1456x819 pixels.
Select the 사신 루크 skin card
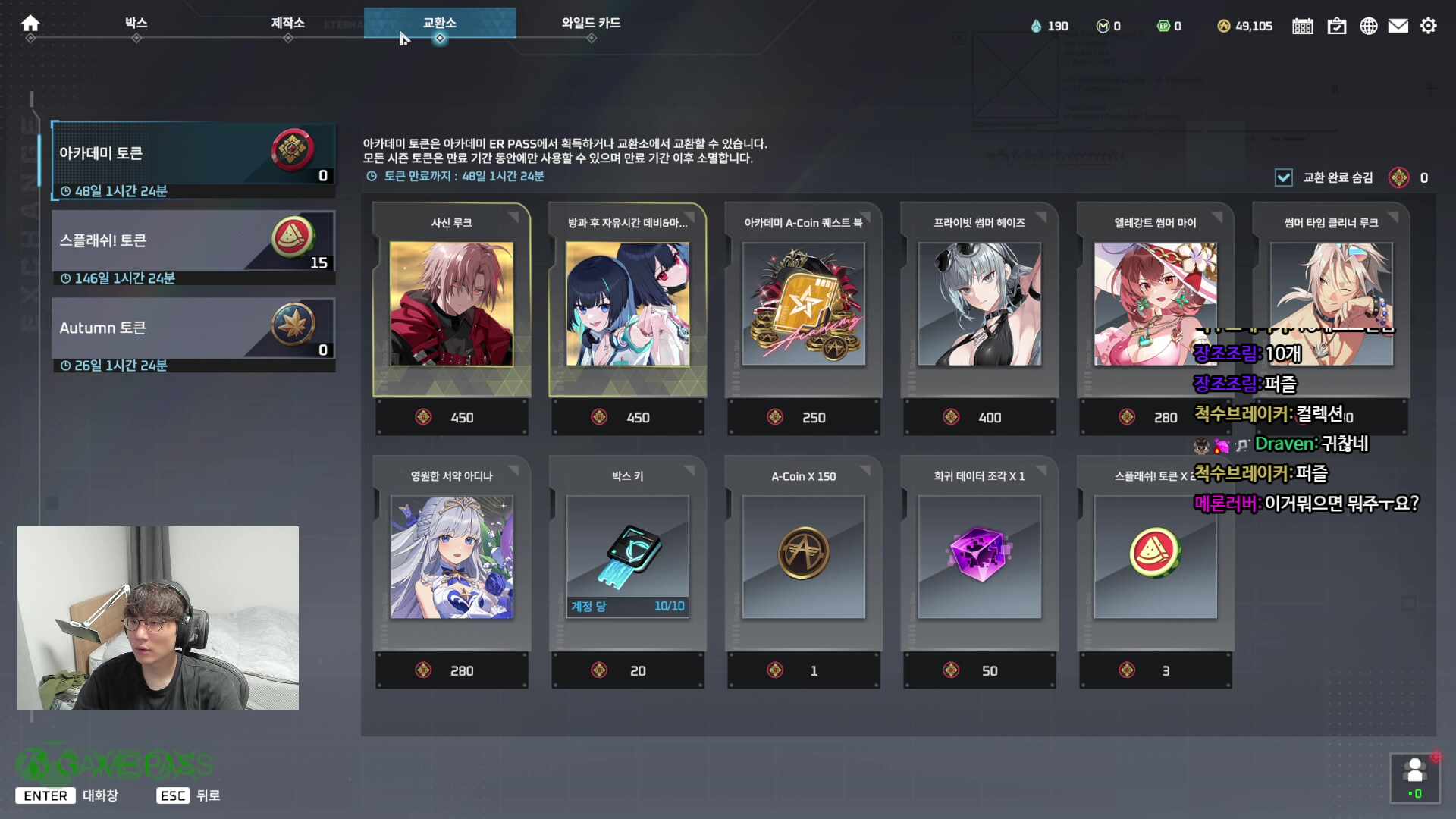coord(451,303)
